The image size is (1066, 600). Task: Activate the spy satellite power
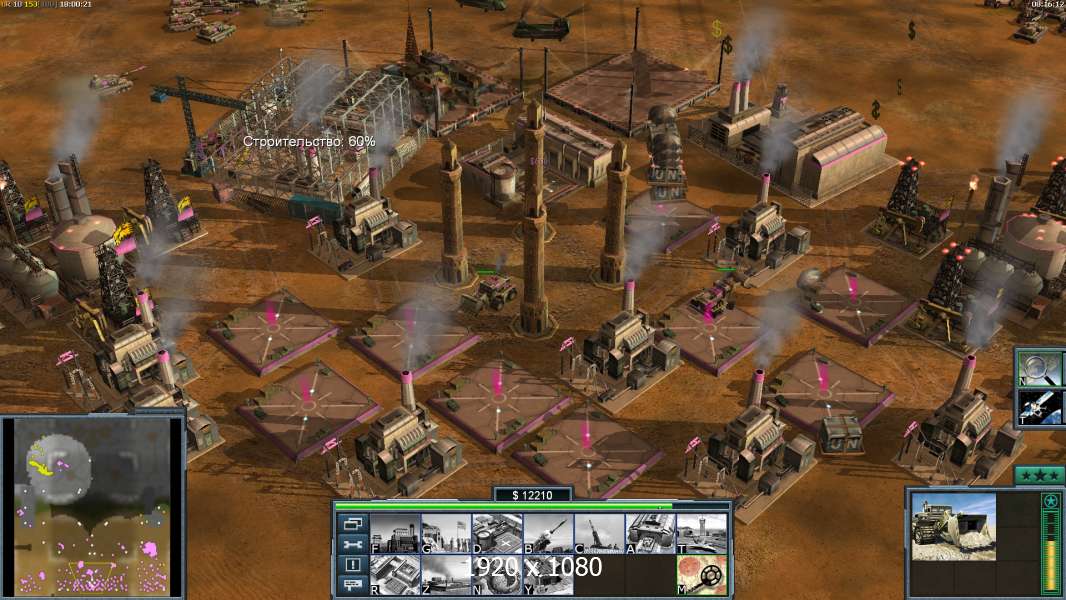point(1042,407)
